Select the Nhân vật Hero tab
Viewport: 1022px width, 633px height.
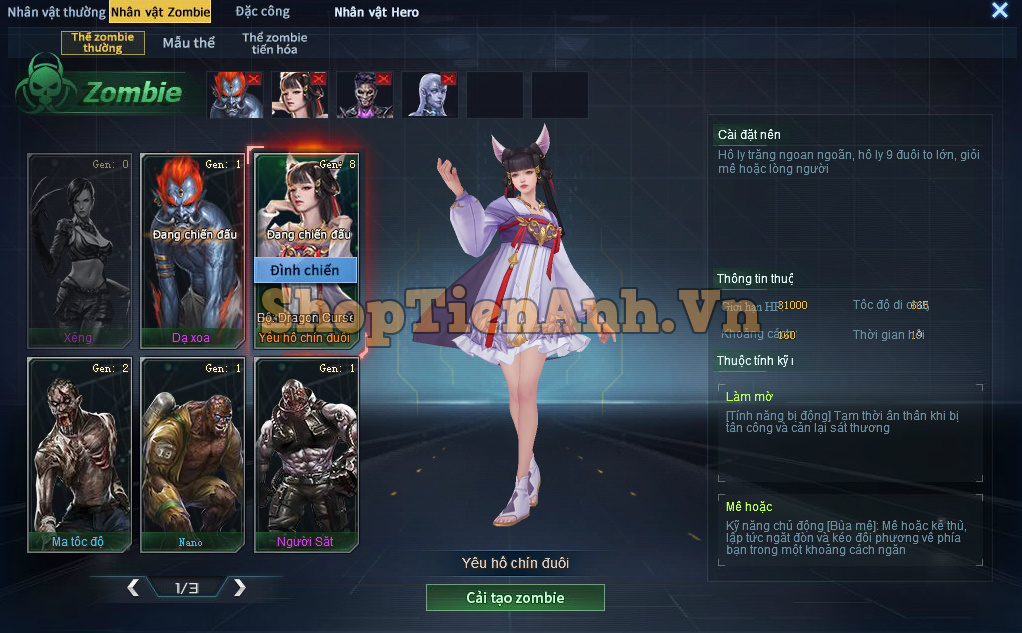pos(376,12)
